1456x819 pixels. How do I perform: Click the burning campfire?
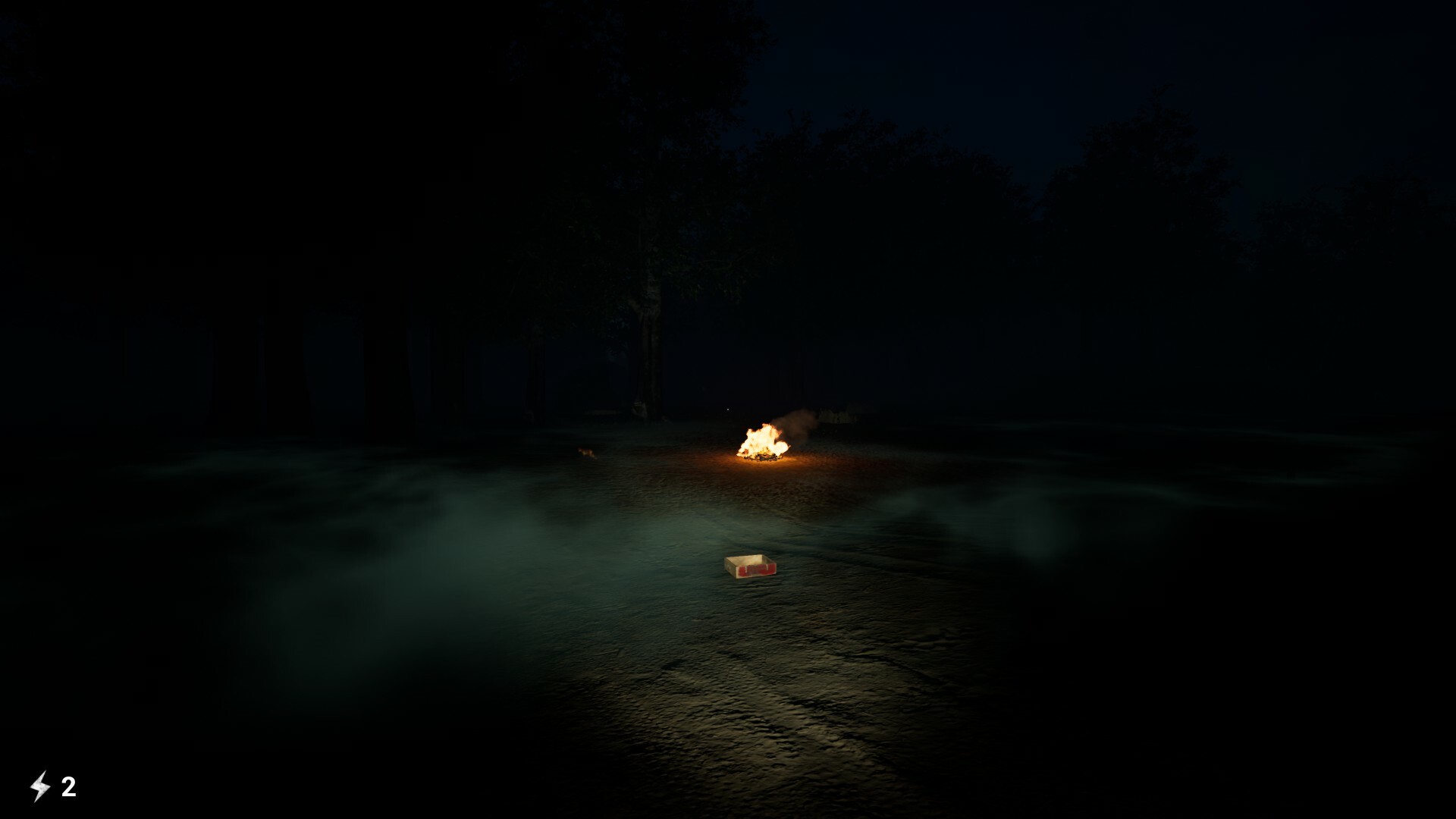(762, 440)
